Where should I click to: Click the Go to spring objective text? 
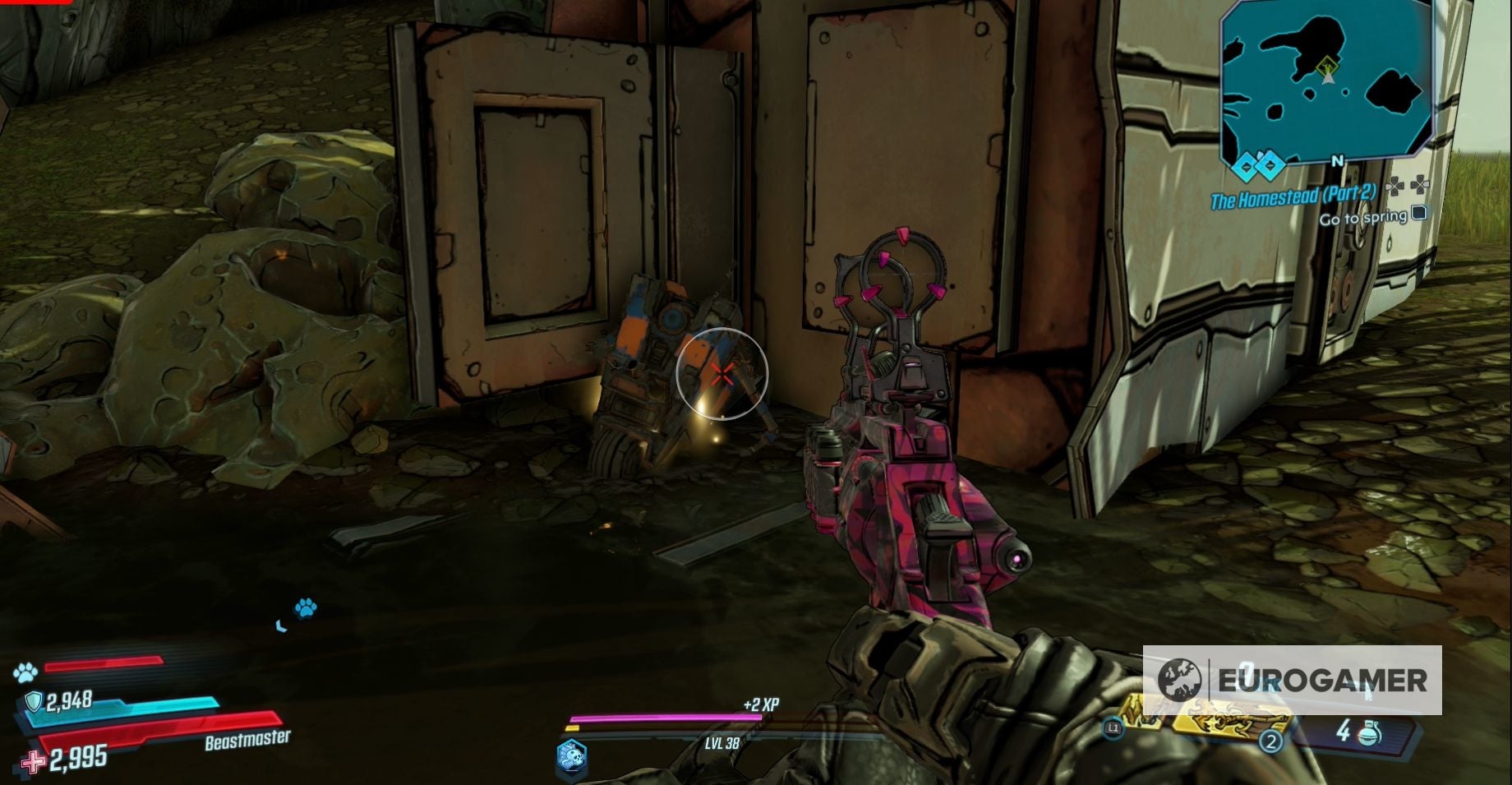1363,219
